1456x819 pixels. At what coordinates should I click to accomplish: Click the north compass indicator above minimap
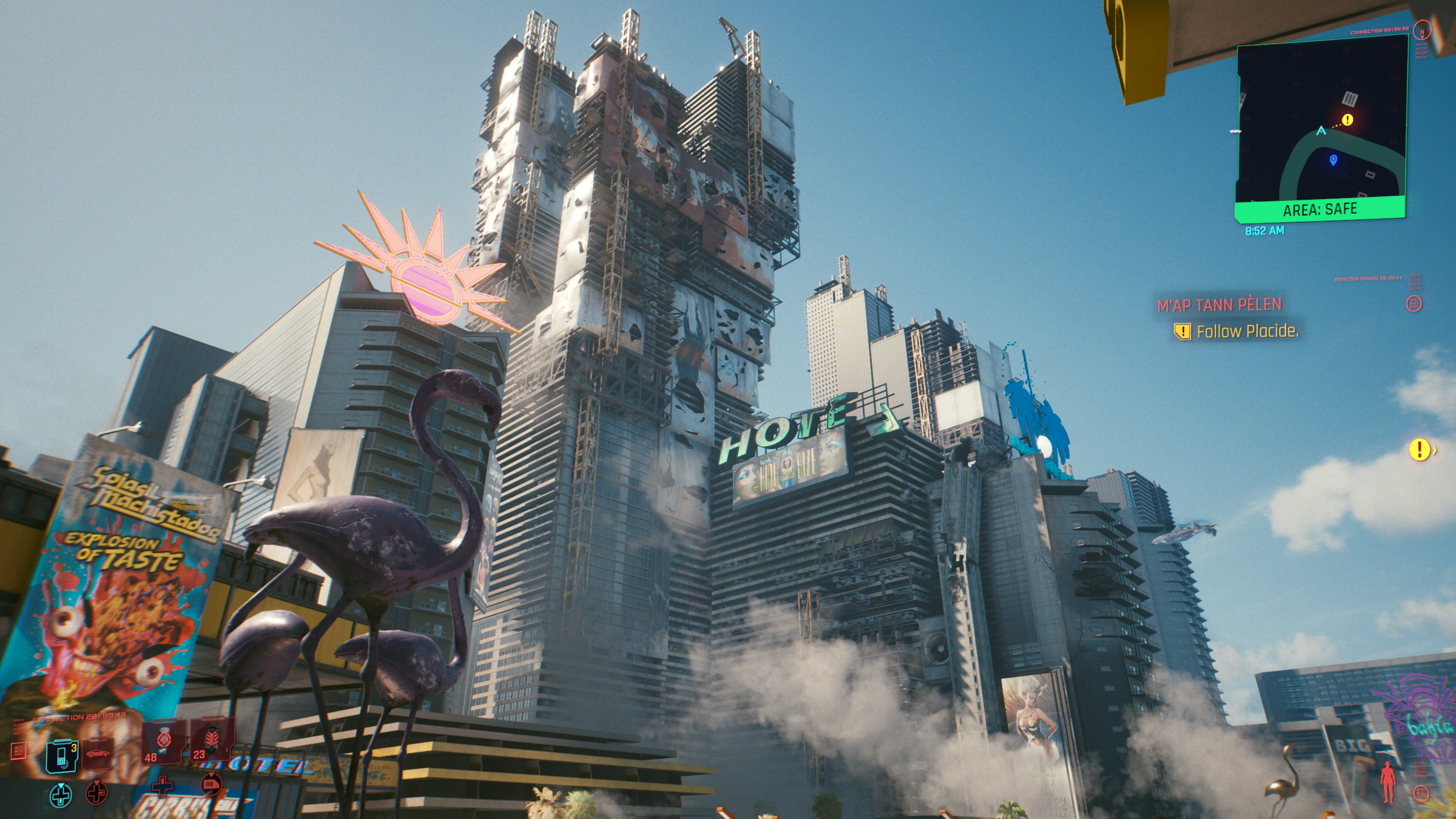[1422, 31]
